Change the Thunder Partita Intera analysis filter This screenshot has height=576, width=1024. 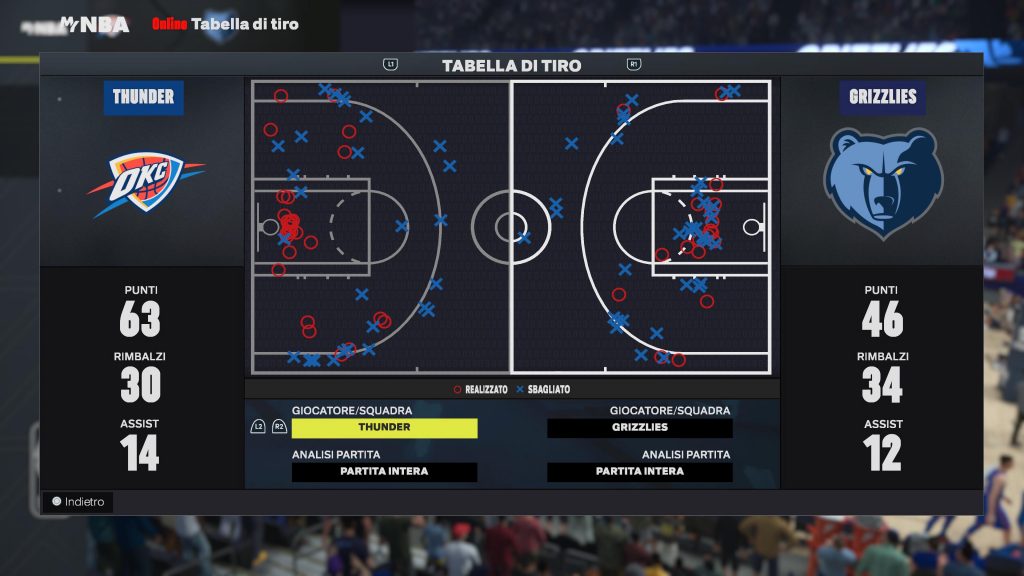click(384, 472)
